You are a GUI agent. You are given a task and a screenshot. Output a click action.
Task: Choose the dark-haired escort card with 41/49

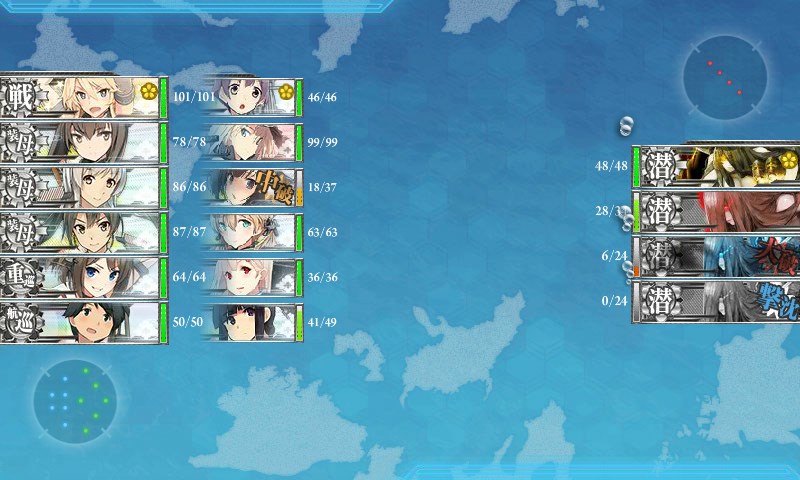[x=250, y=322]
